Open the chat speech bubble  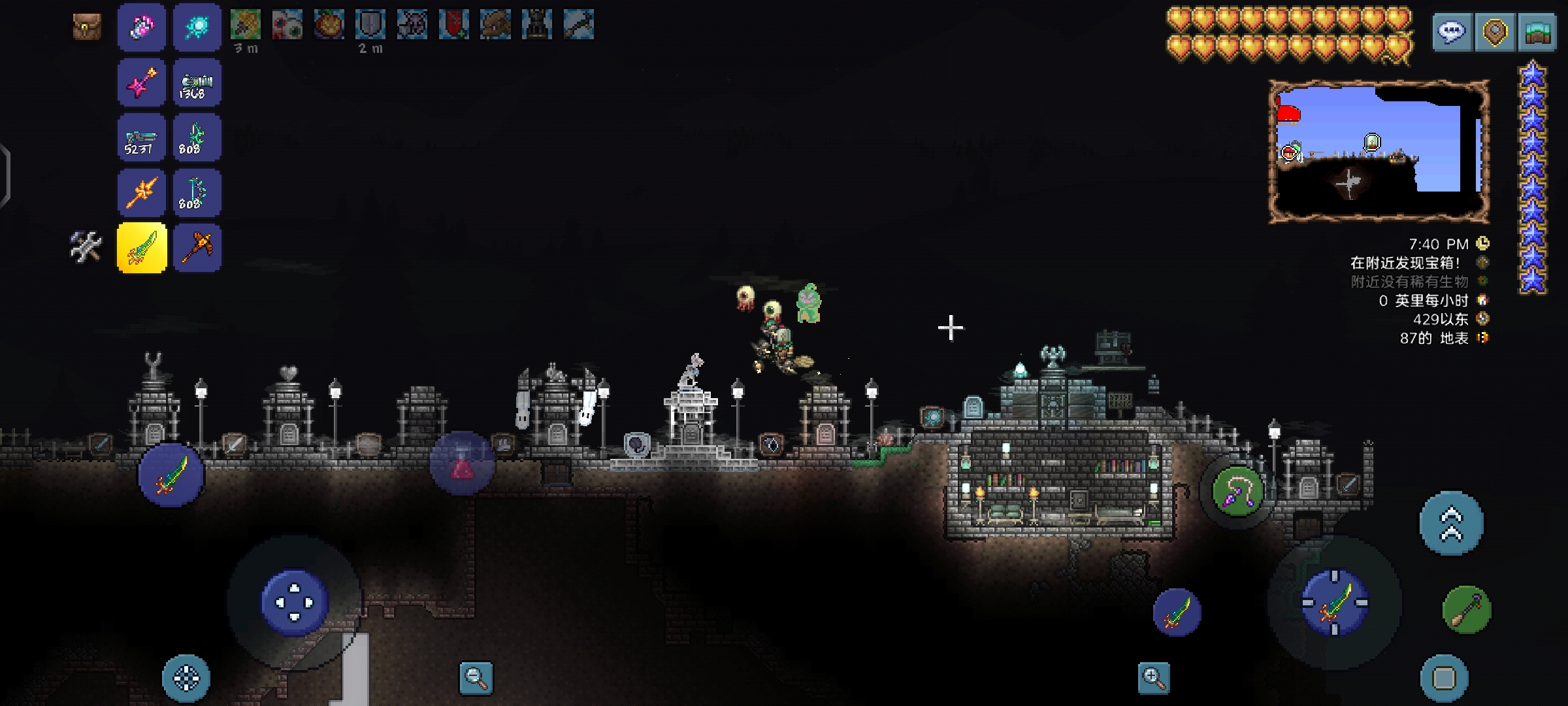[x=1452, y=32]
